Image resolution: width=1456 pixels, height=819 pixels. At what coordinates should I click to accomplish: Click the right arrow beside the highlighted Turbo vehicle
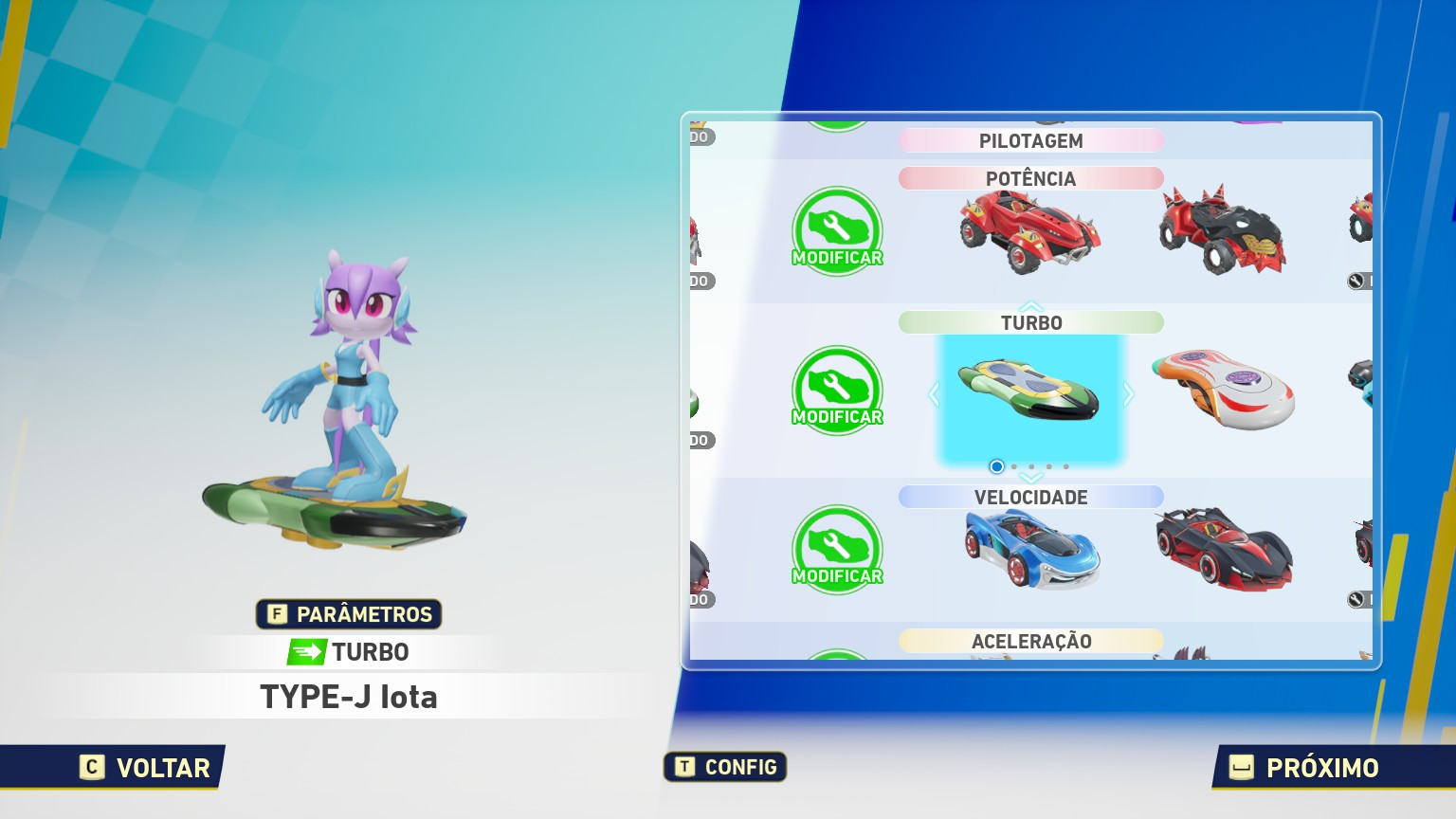(1129, 395)
